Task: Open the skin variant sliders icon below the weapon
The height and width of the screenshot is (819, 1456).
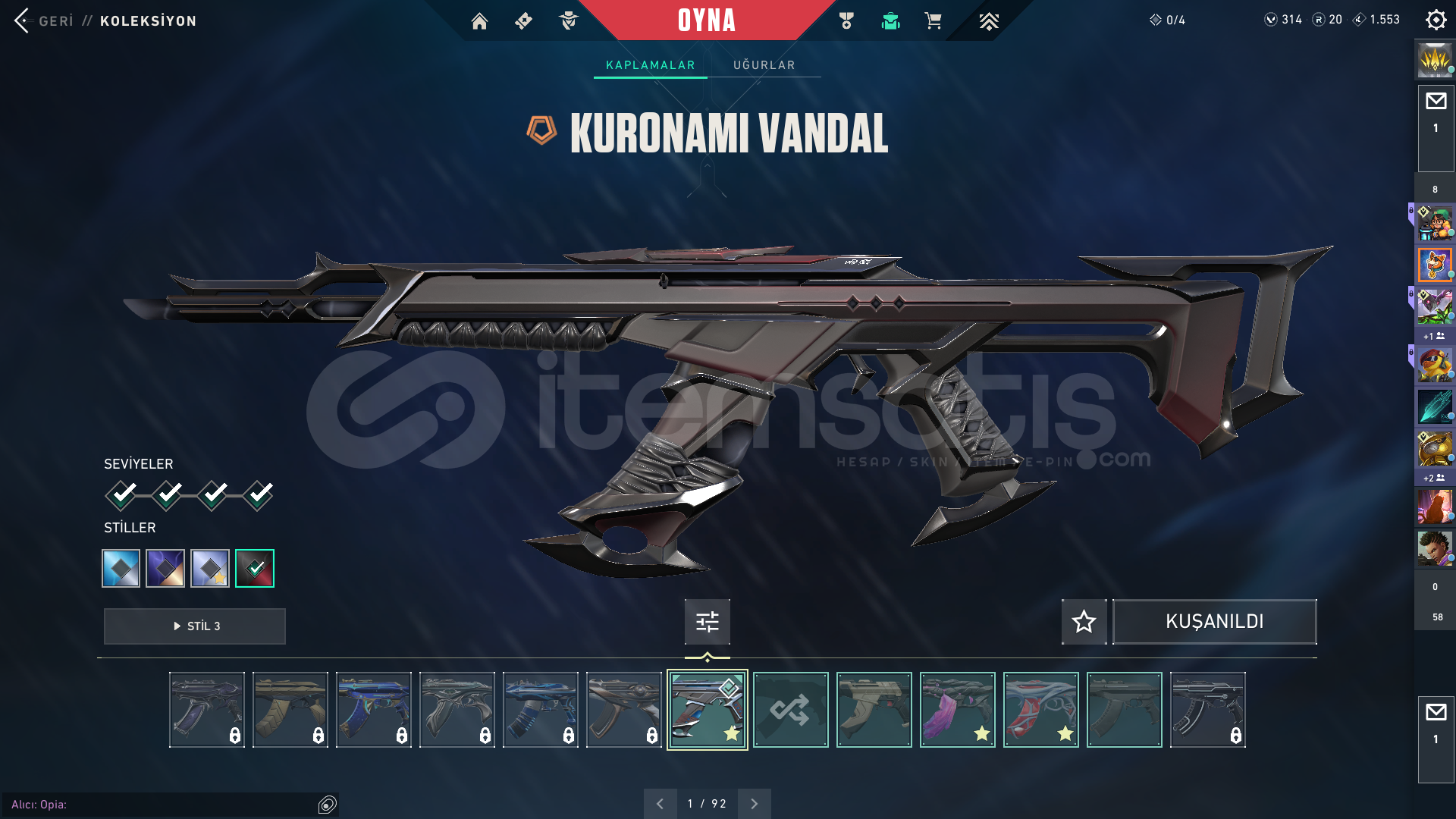Action: coord(706,622)
